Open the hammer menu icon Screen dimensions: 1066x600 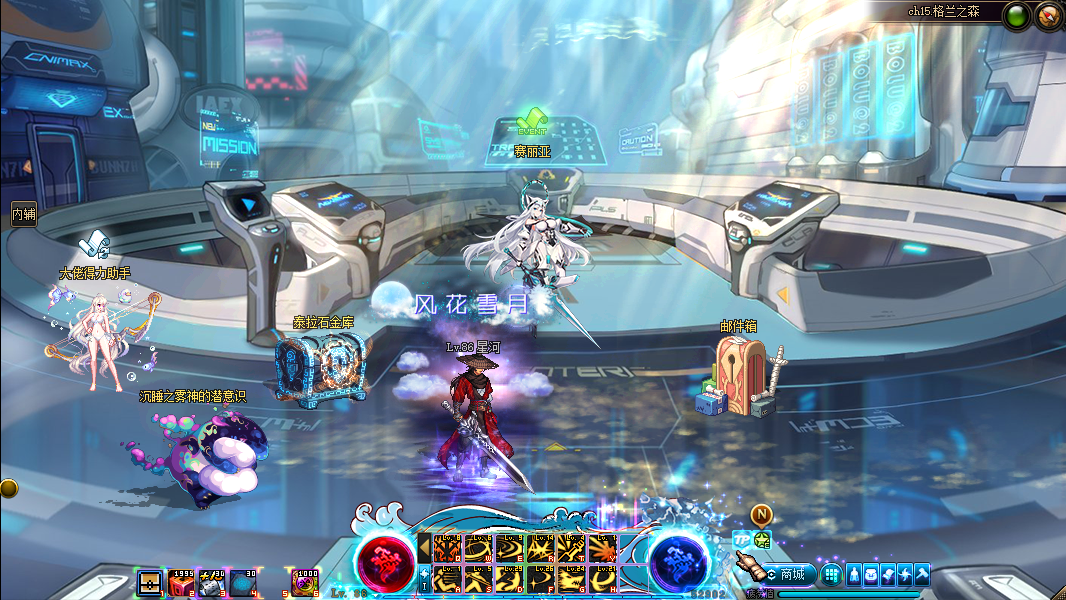[921, 575]
